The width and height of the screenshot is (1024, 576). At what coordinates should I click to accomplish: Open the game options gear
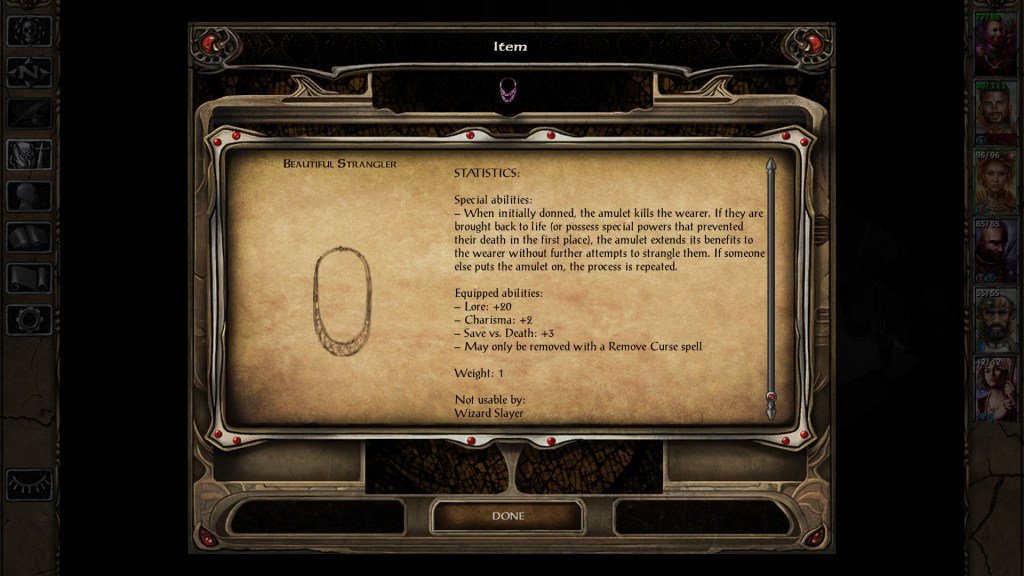coord(29,320)
